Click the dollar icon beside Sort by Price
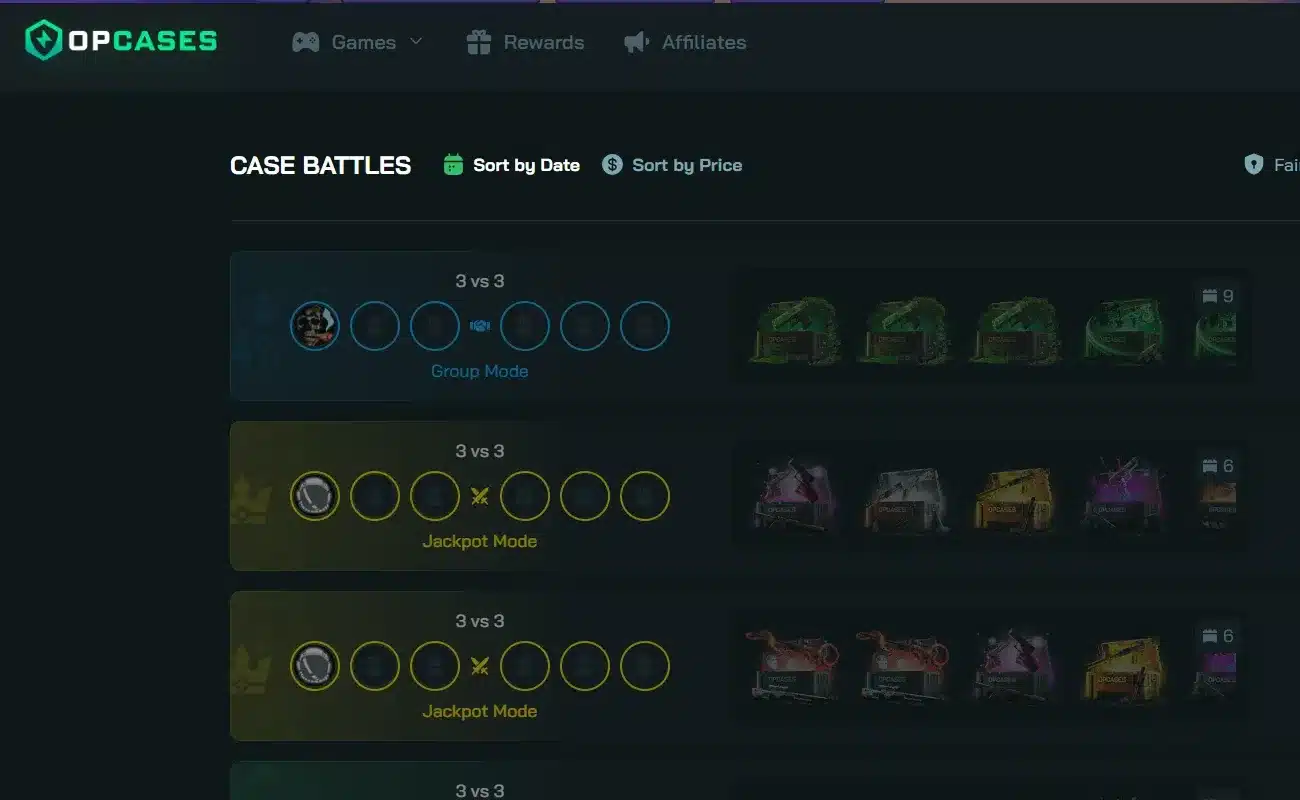1300x800 pixels. pos(611,163)
